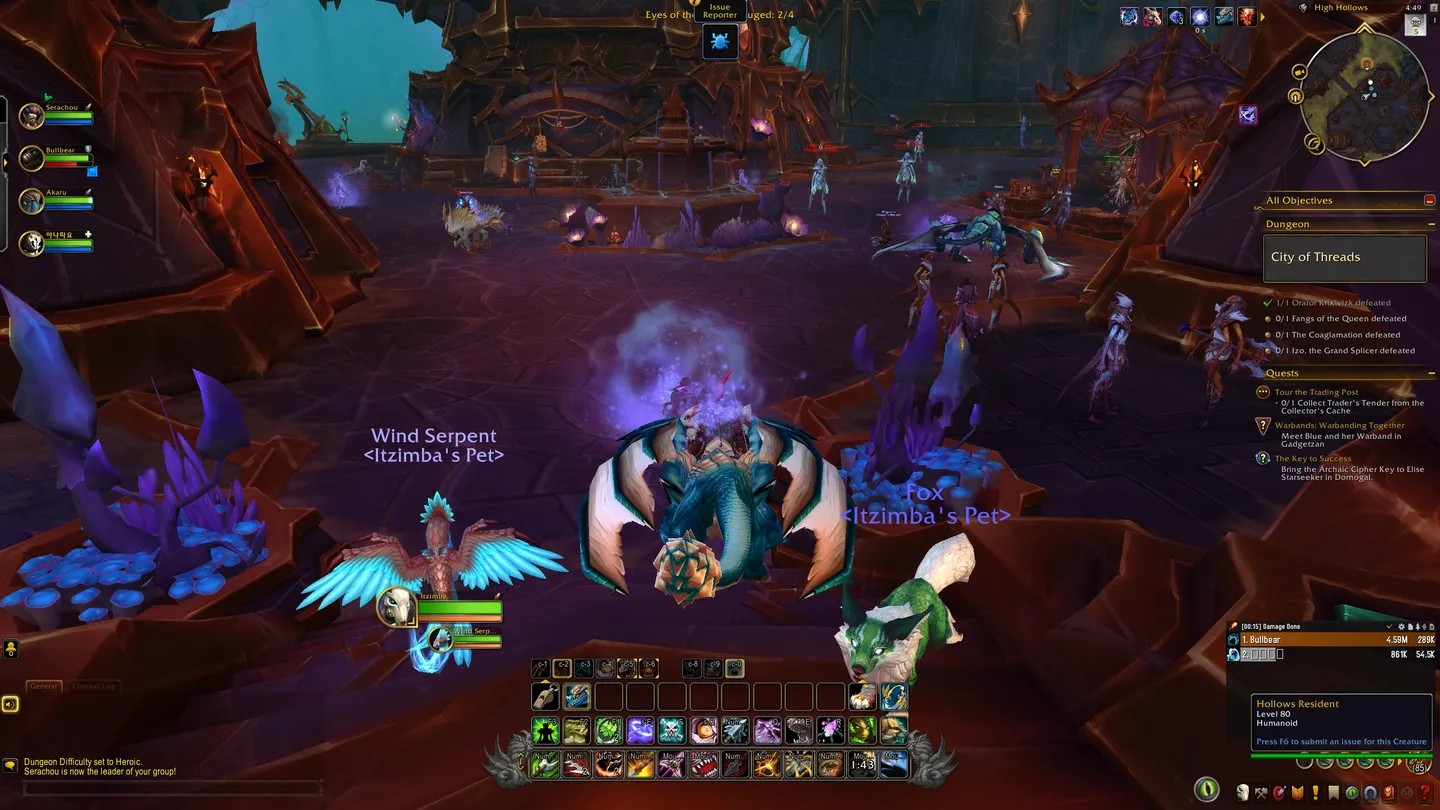Screen dimensions: 1440x810
Task: Collapse the buff bar with the yellow arrow
Action: pos(1264,16)
